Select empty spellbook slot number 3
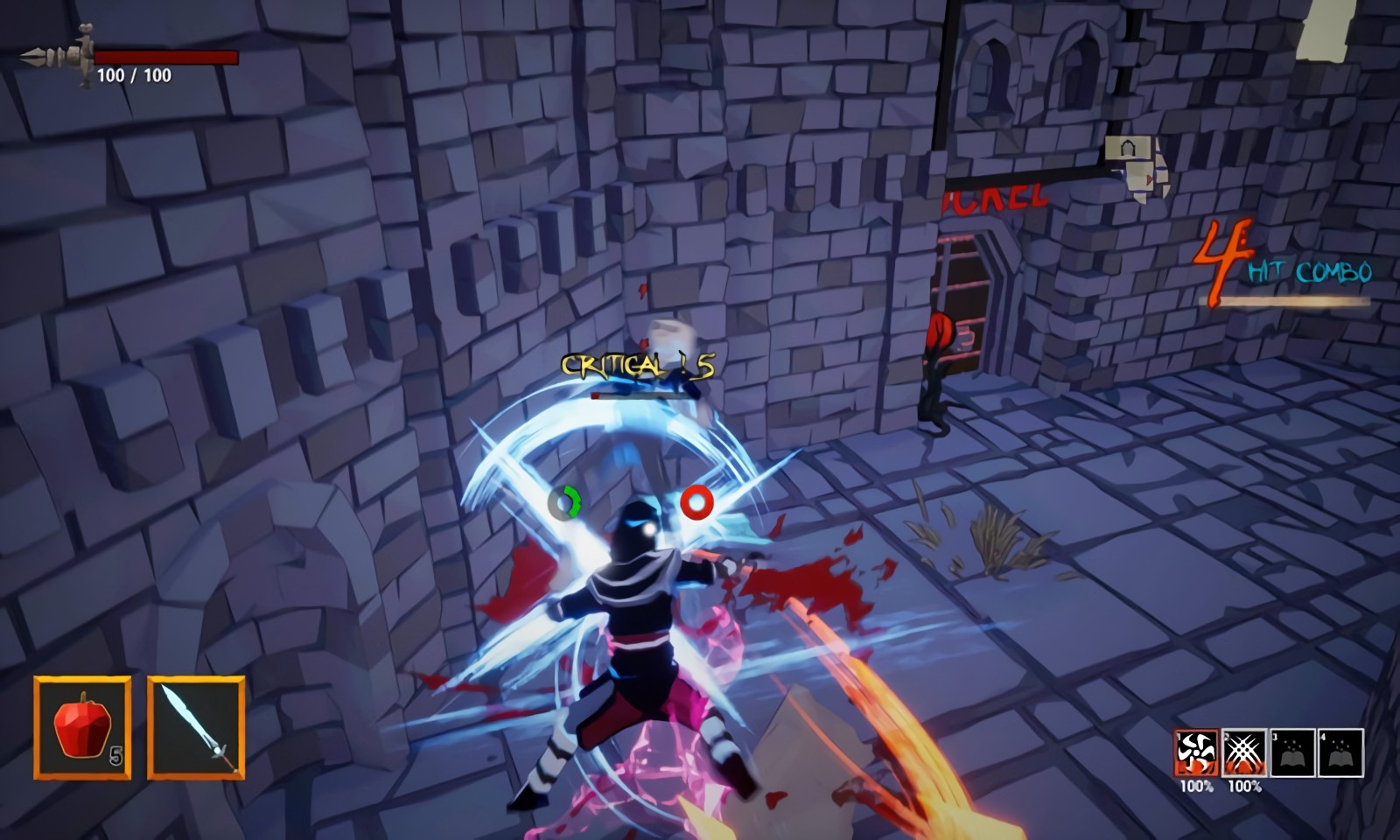Image resolution: width=1400 pixels, height=840 pixels. (1292, 752)
